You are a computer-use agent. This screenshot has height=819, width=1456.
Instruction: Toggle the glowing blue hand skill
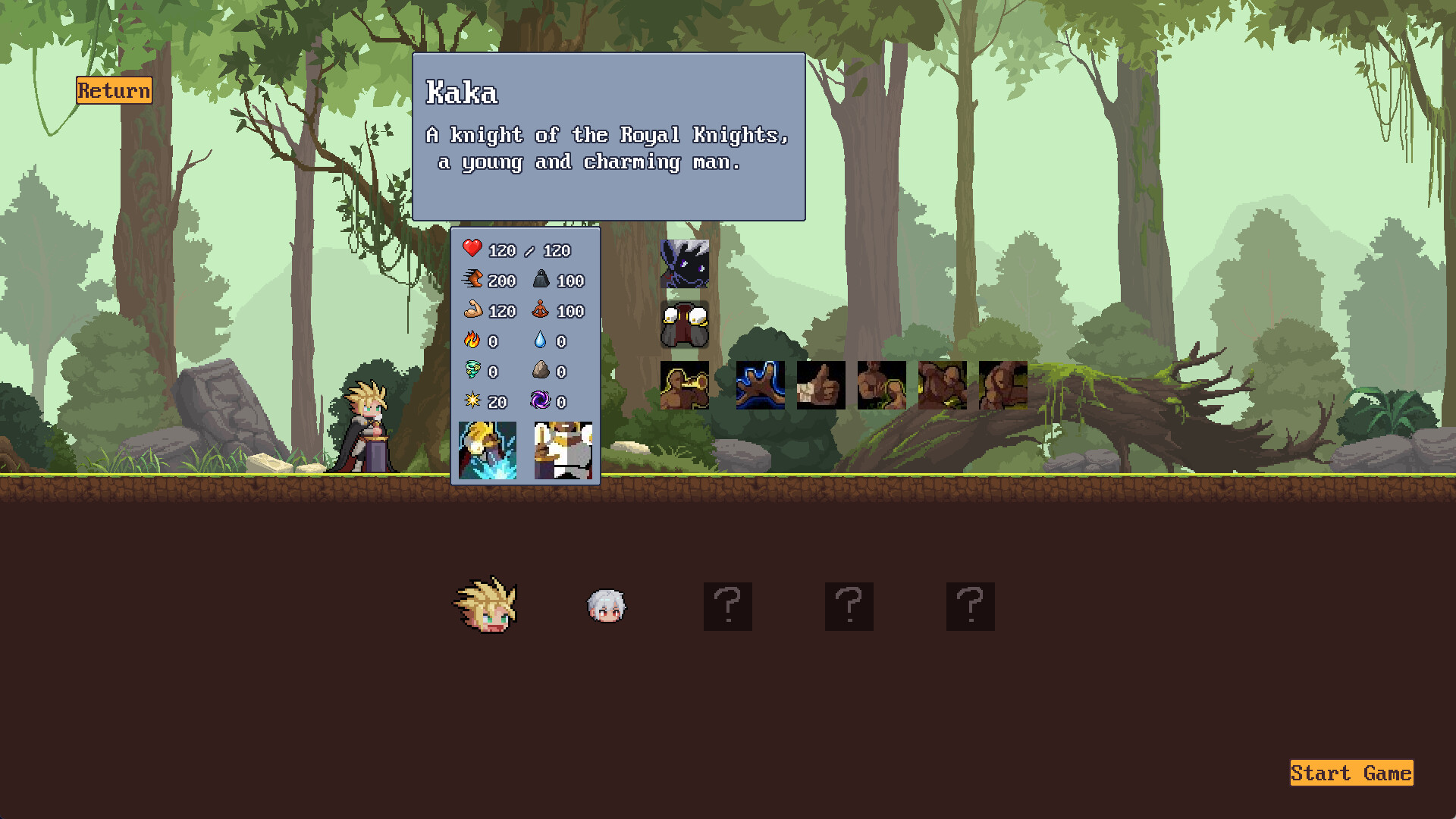[x=759, y=386]
